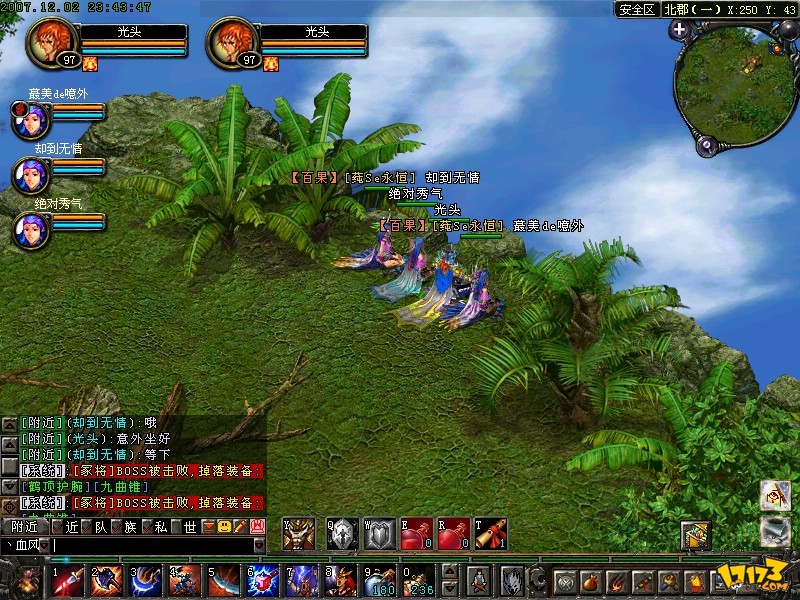Use the red dagger skill in slot 1
Viewport: 800px width, 600px height.
pos(67,580)
